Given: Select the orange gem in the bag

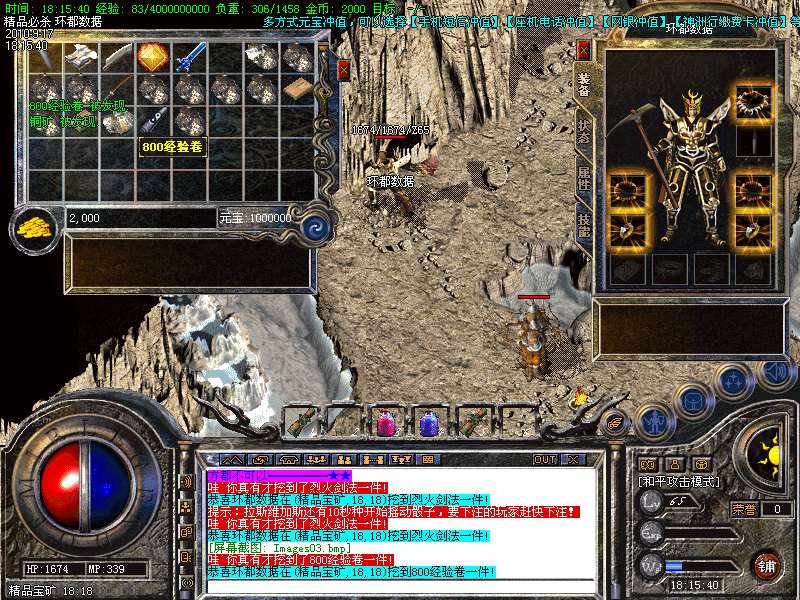Looking at the screenshot, I should tap(152, 57).
